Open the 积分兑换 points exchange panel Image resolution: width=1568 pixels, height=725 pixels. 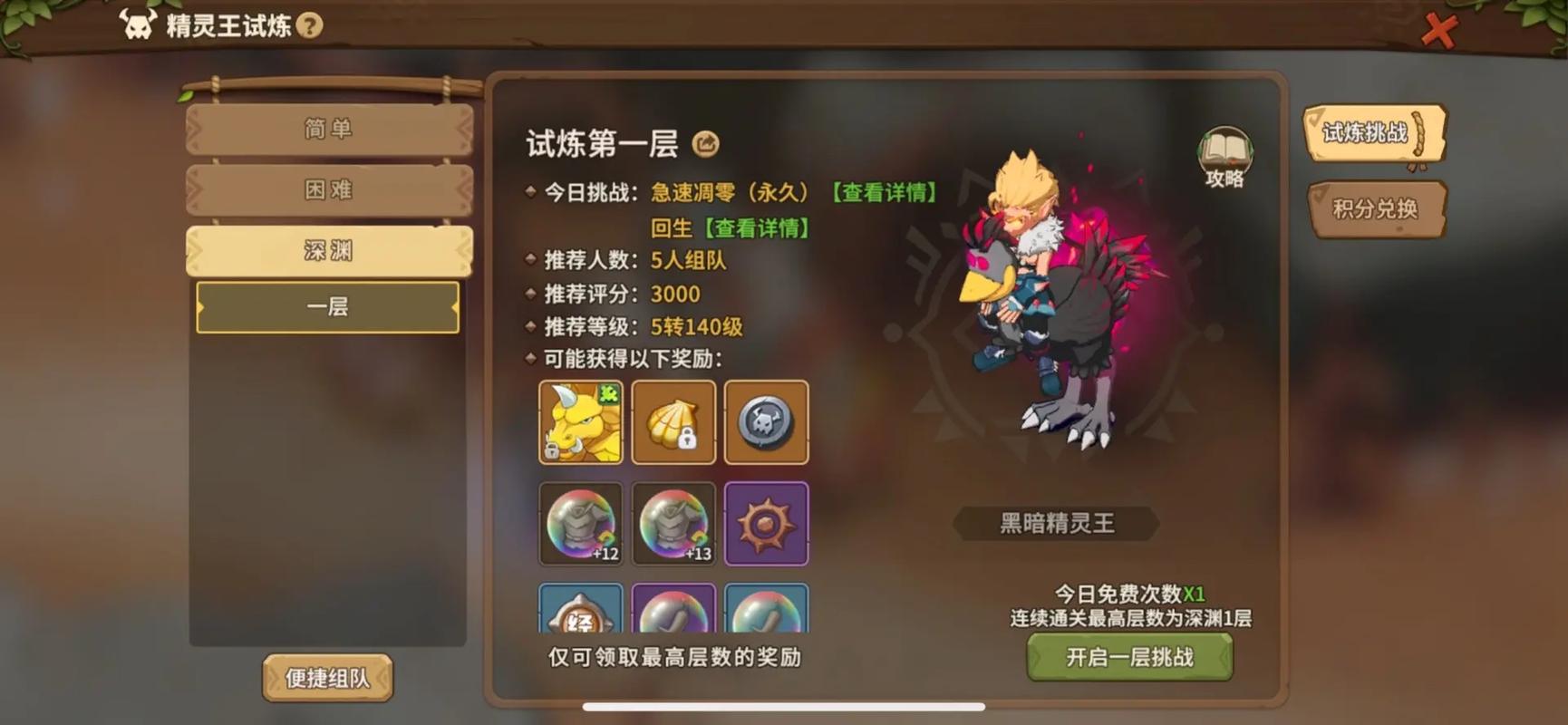[1377, 209]
